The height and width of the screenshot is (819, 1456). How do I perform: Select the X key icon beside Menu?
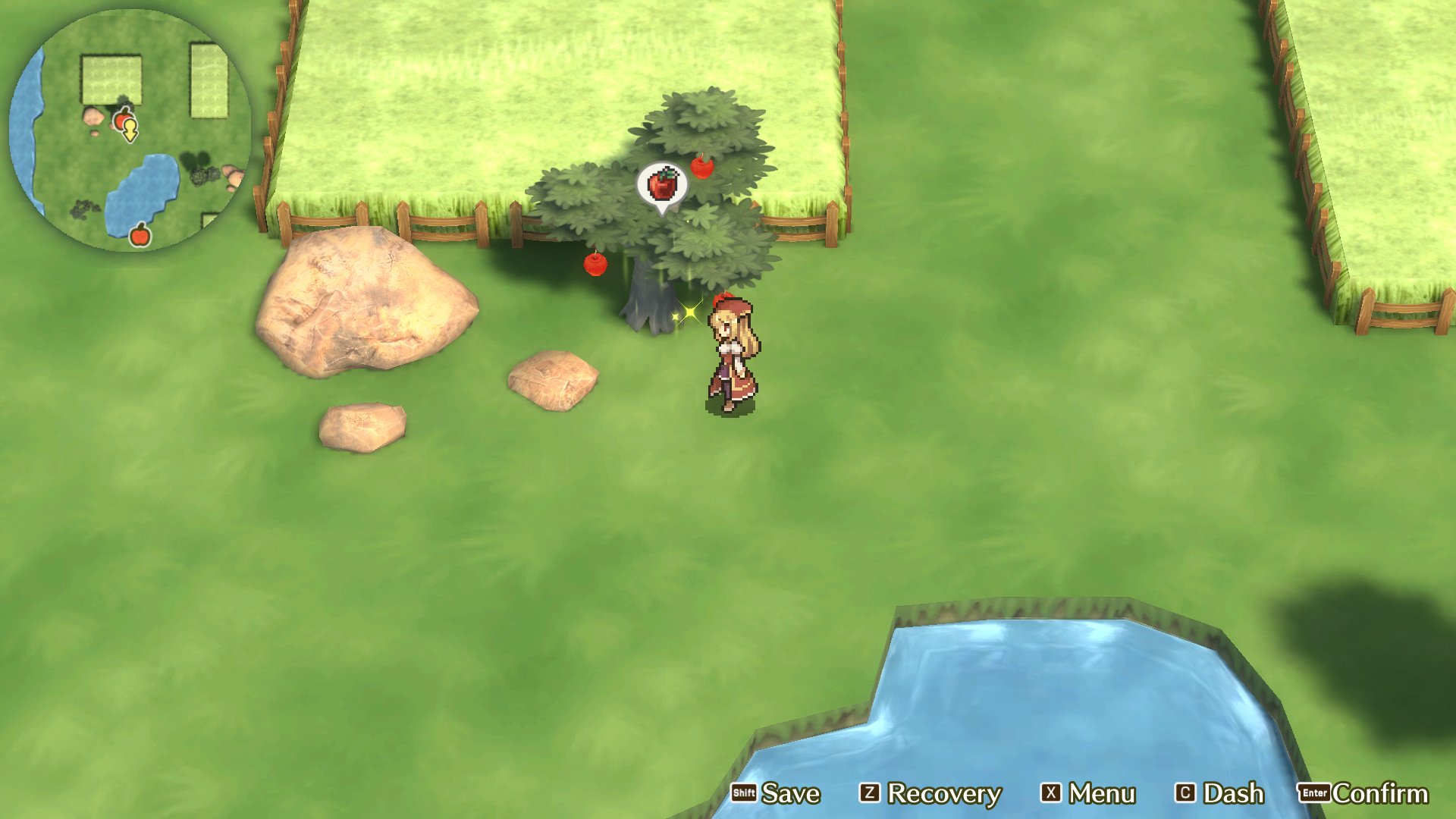click(x=1048, y=794)
